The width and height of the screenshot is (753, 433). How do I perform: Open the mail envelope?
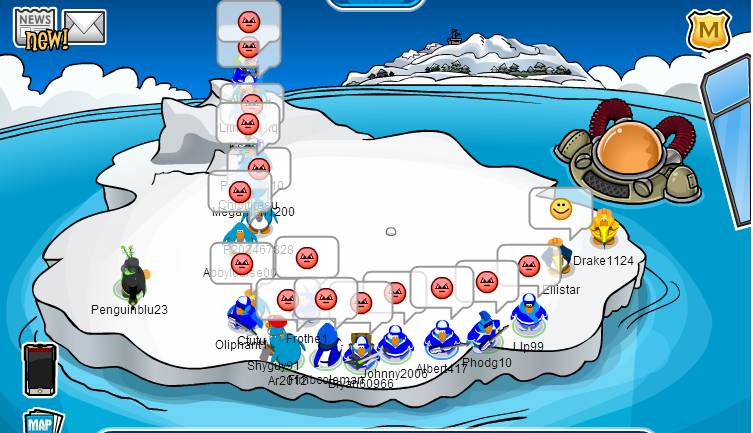85,27
